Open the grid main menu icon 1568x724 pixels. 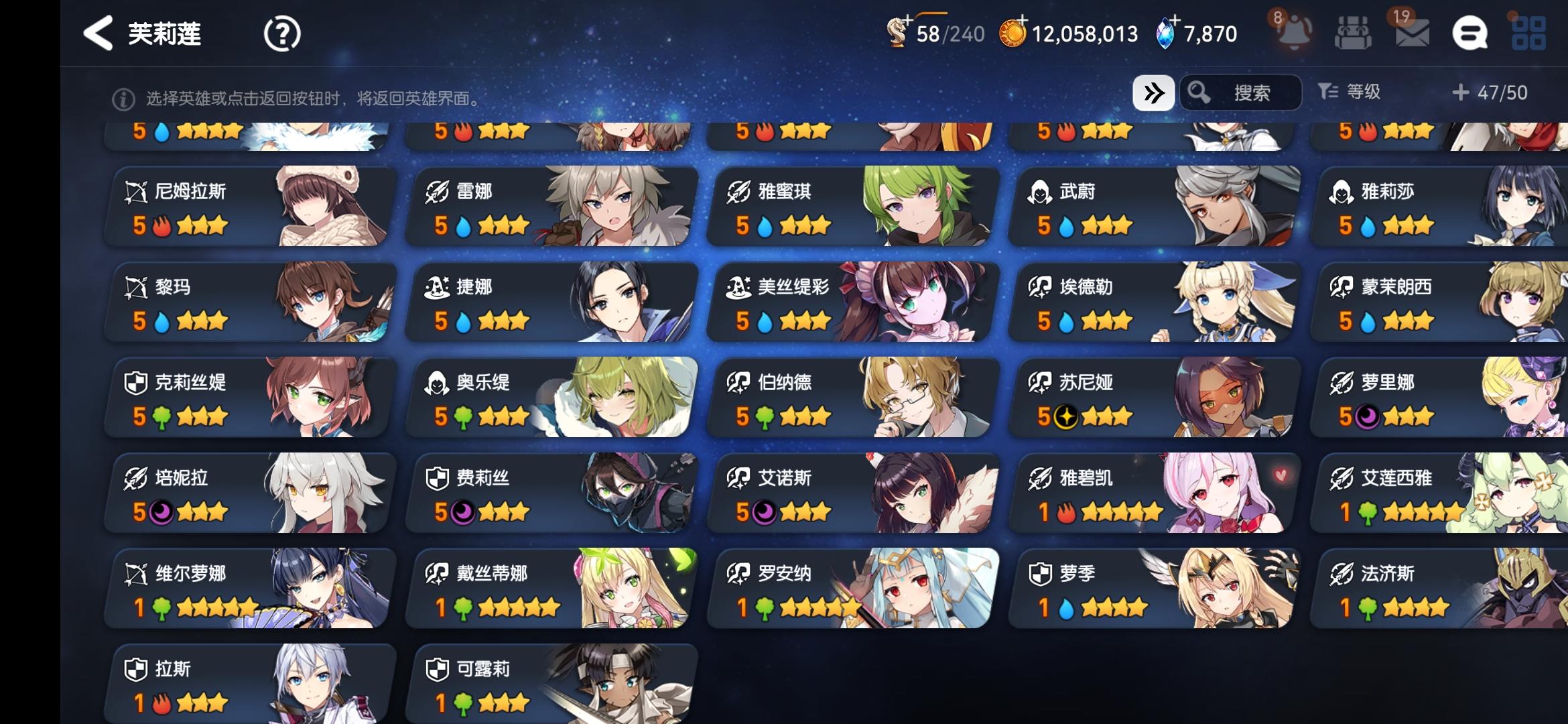click(1530, 32)
